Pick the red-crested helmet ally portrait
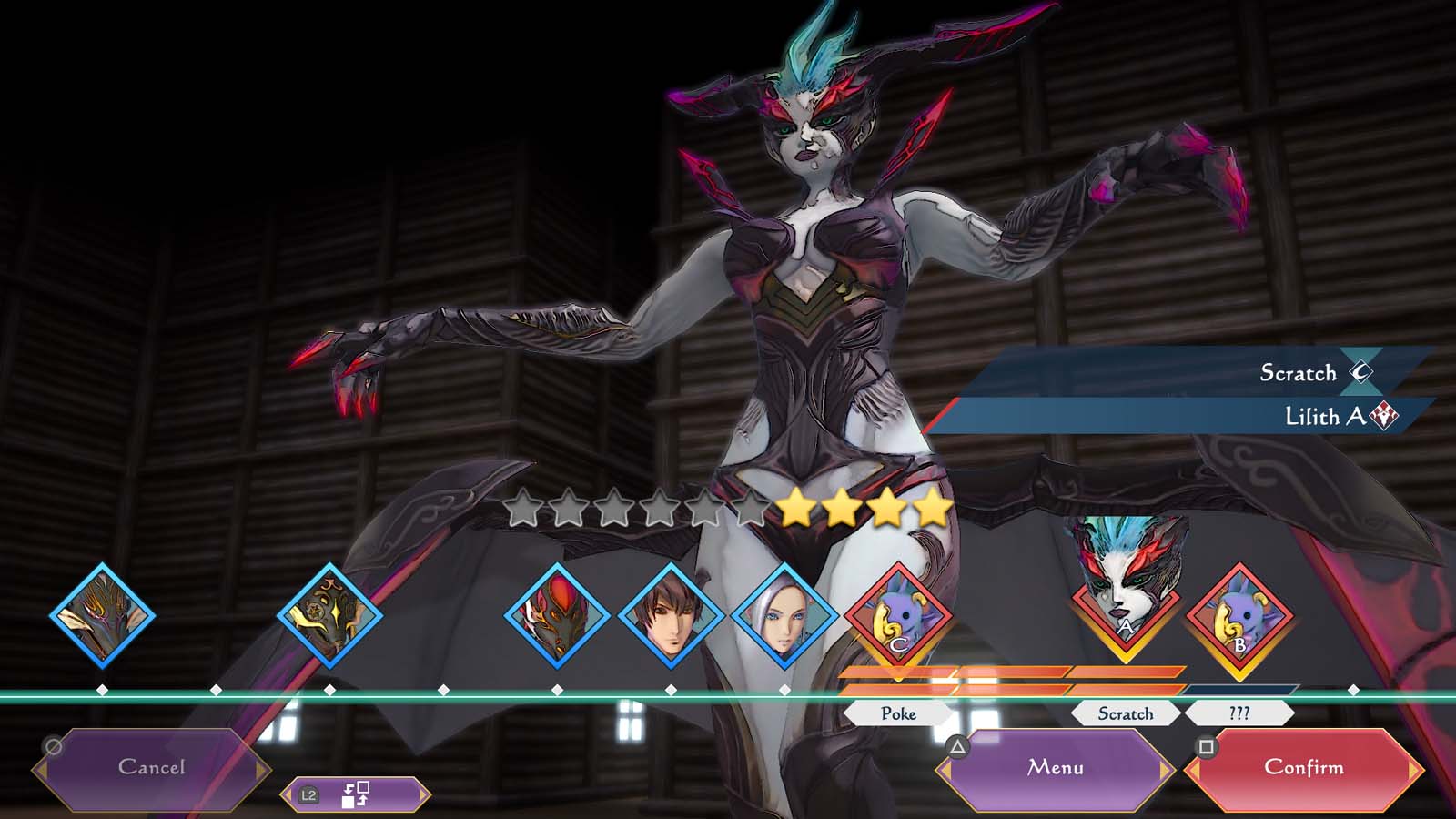 click(557, 616)
